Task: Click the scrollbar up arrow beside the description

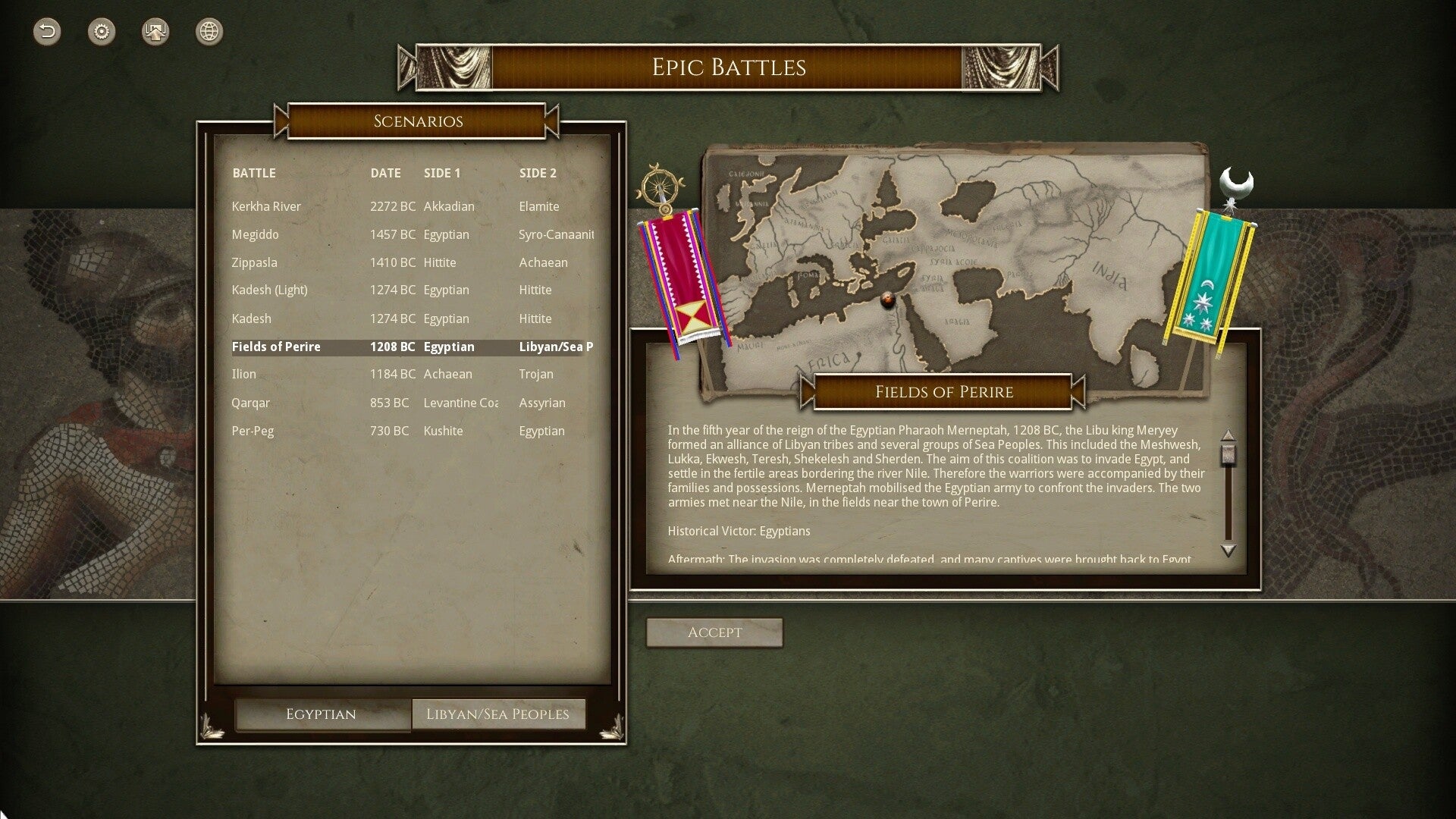Action: tap(1228, 437)
